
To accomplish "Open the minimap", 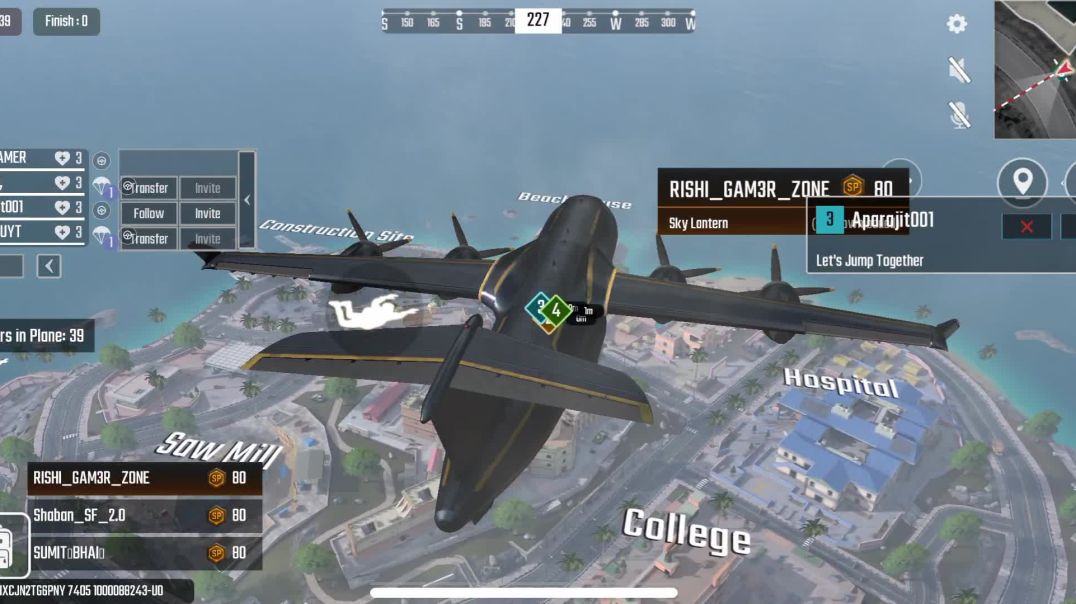I will tap(1035, 70).
